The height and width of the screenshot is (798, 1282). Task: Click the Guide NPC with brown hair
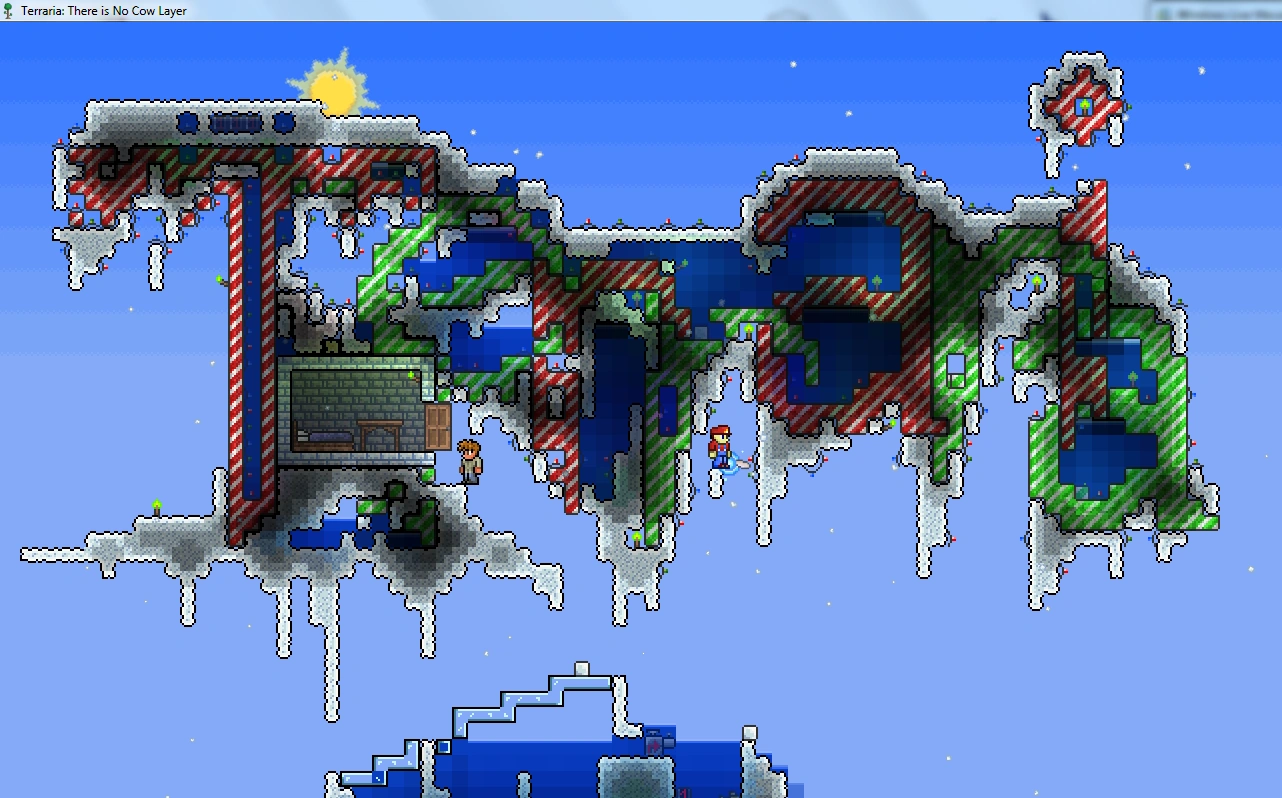click(x=470, y=460)
